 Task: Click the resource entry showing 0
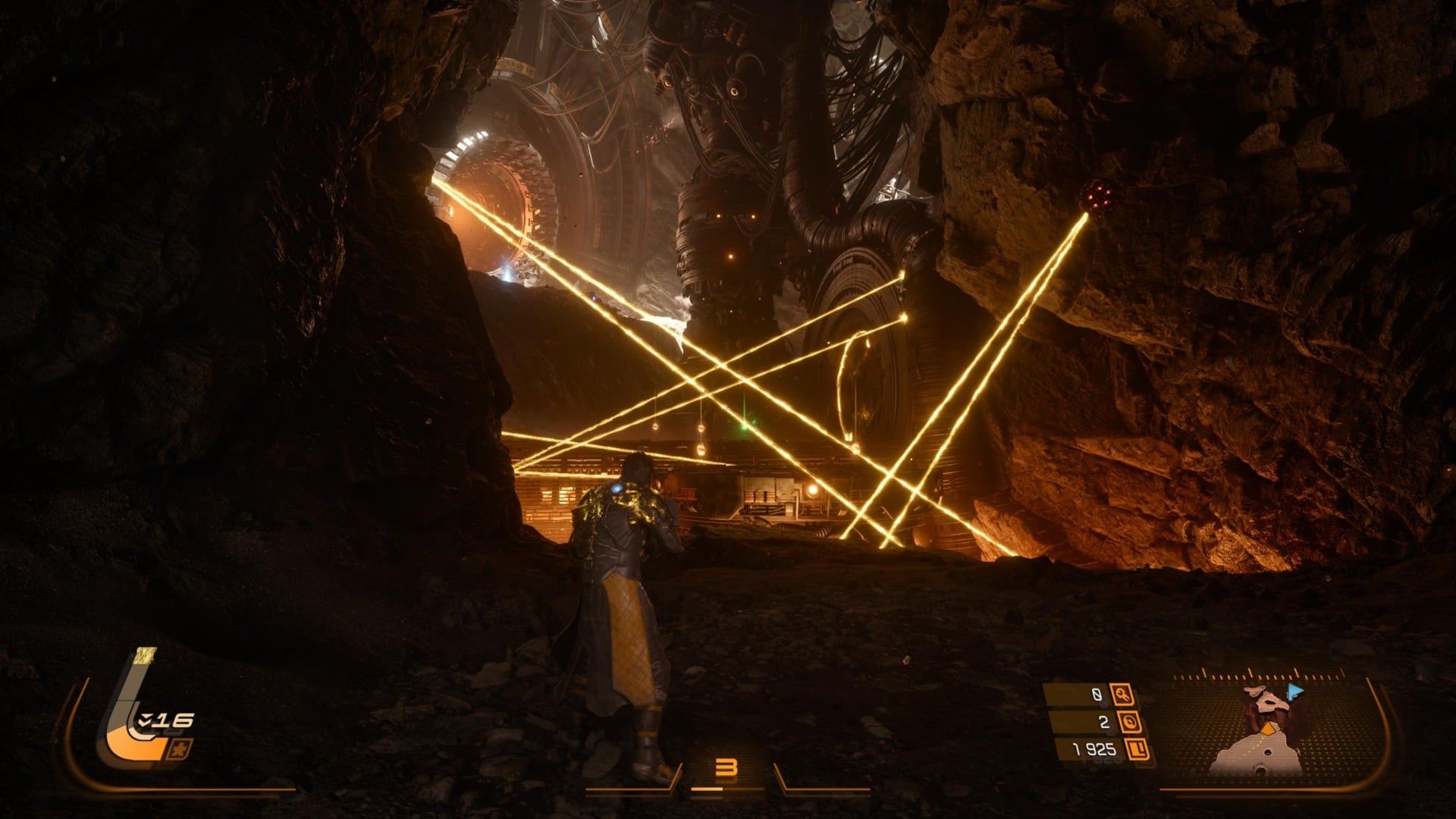click(1097, 695)
